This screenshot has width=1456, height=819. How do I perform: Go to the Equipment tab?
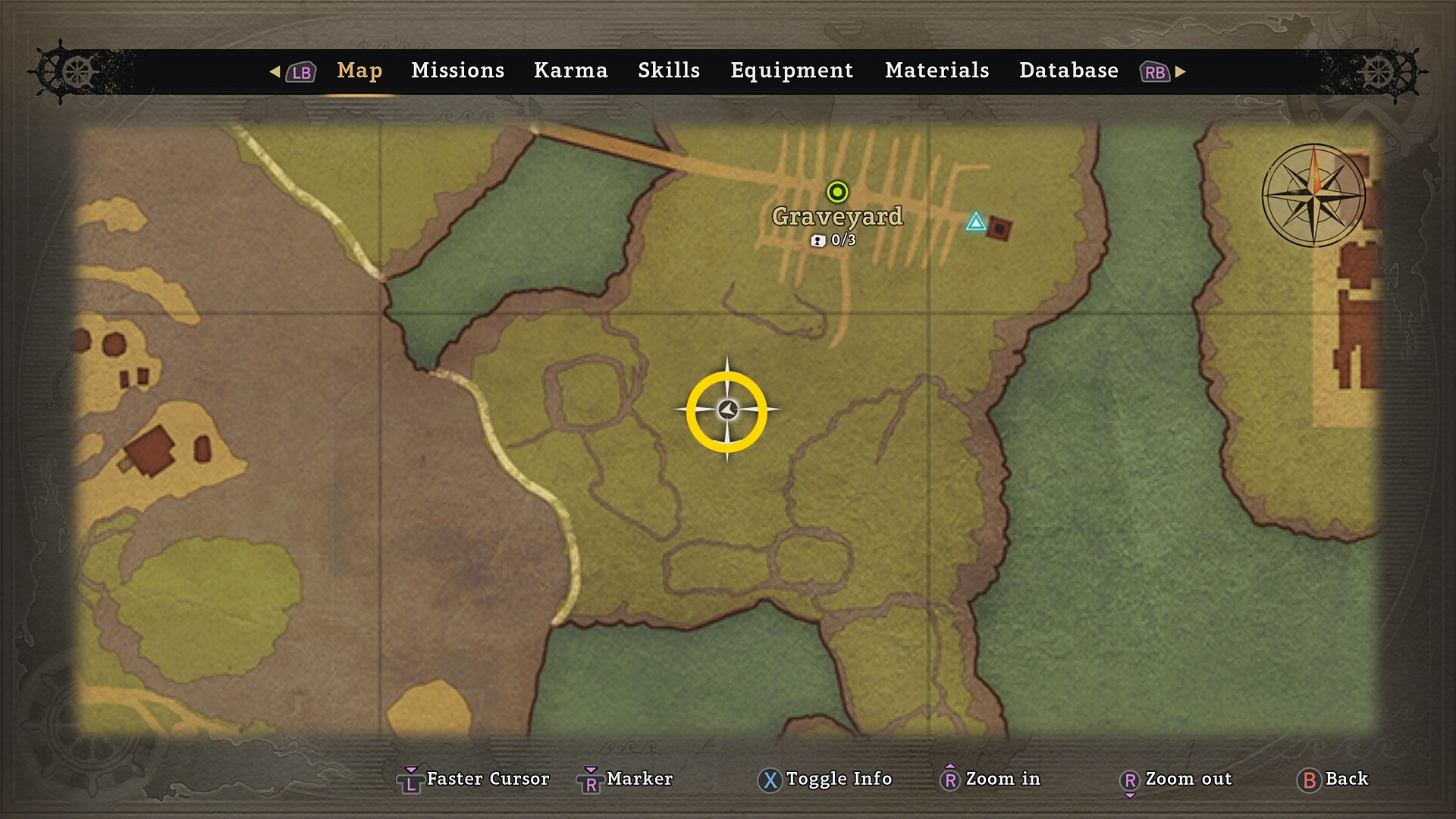(x=792, y=71)
